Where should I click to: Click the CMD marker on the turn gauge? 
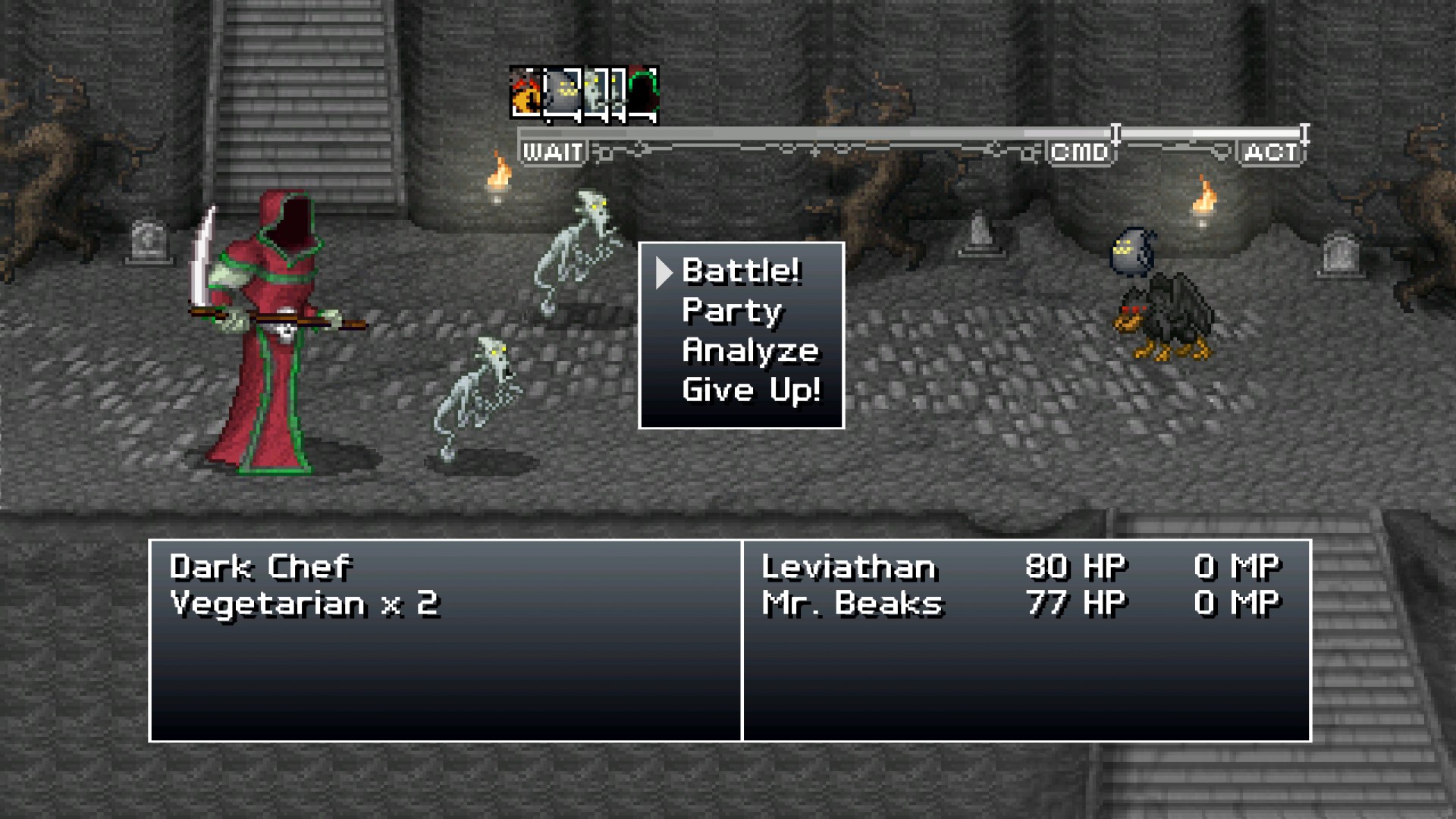click(x=1080, y=151)
